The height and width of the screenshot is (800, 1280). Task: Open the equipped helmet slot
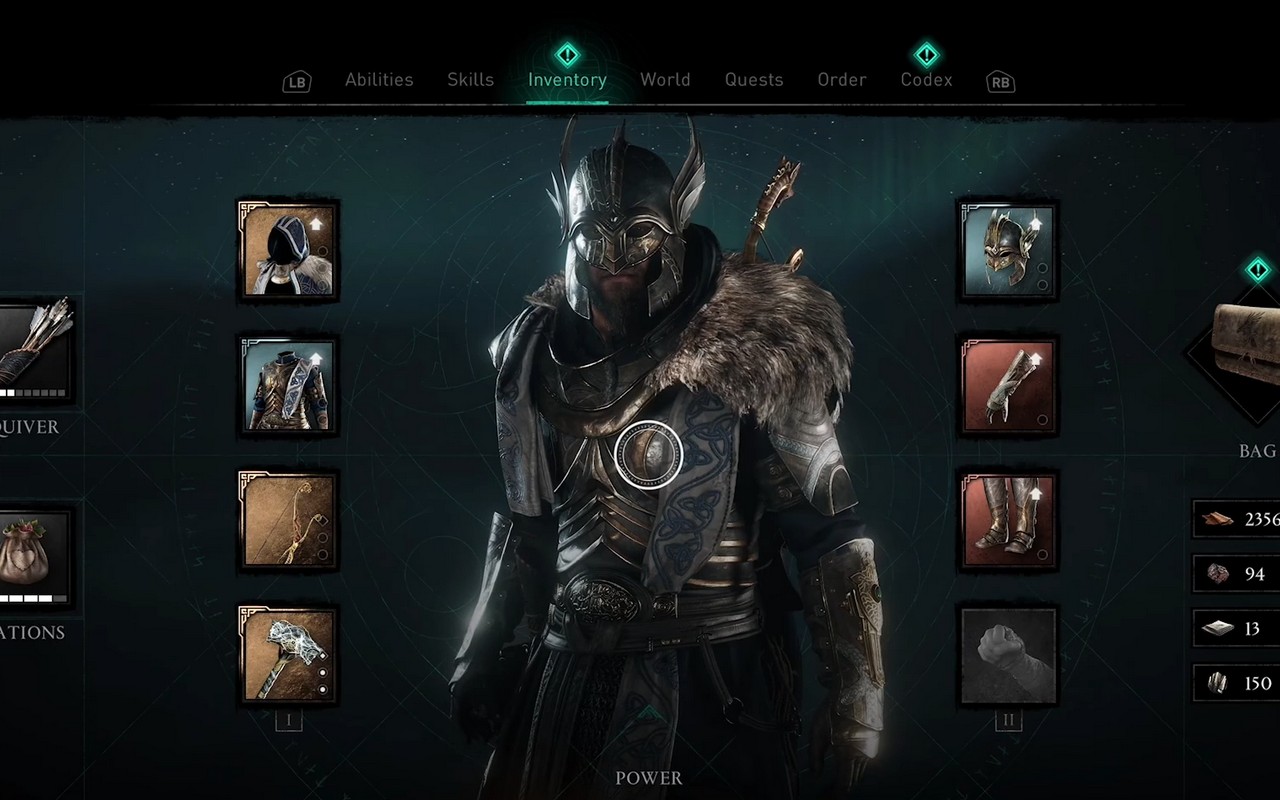[x=1007, y=249]
